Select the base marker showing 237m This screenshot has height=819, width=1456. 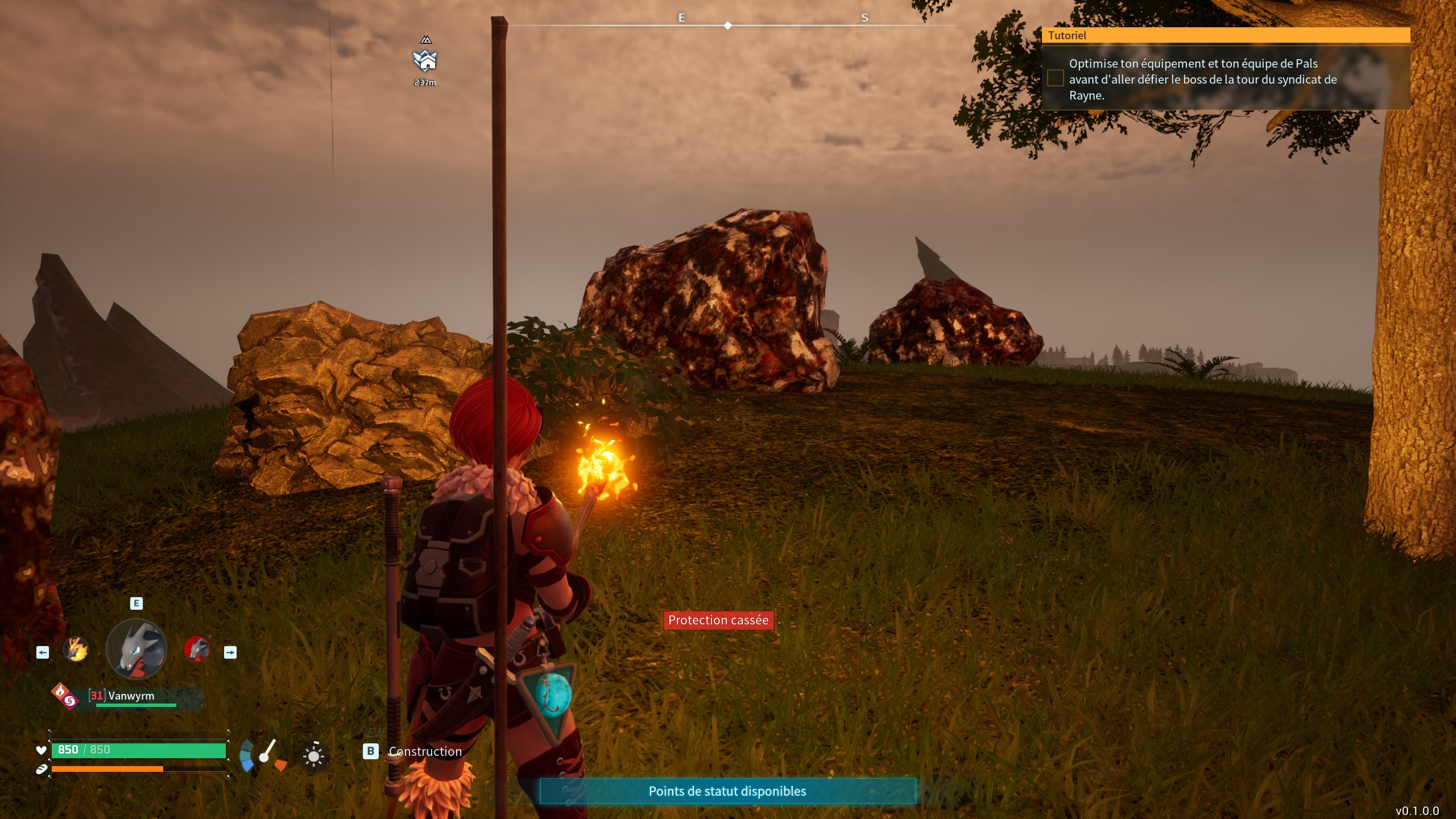(x=425, y=60)
